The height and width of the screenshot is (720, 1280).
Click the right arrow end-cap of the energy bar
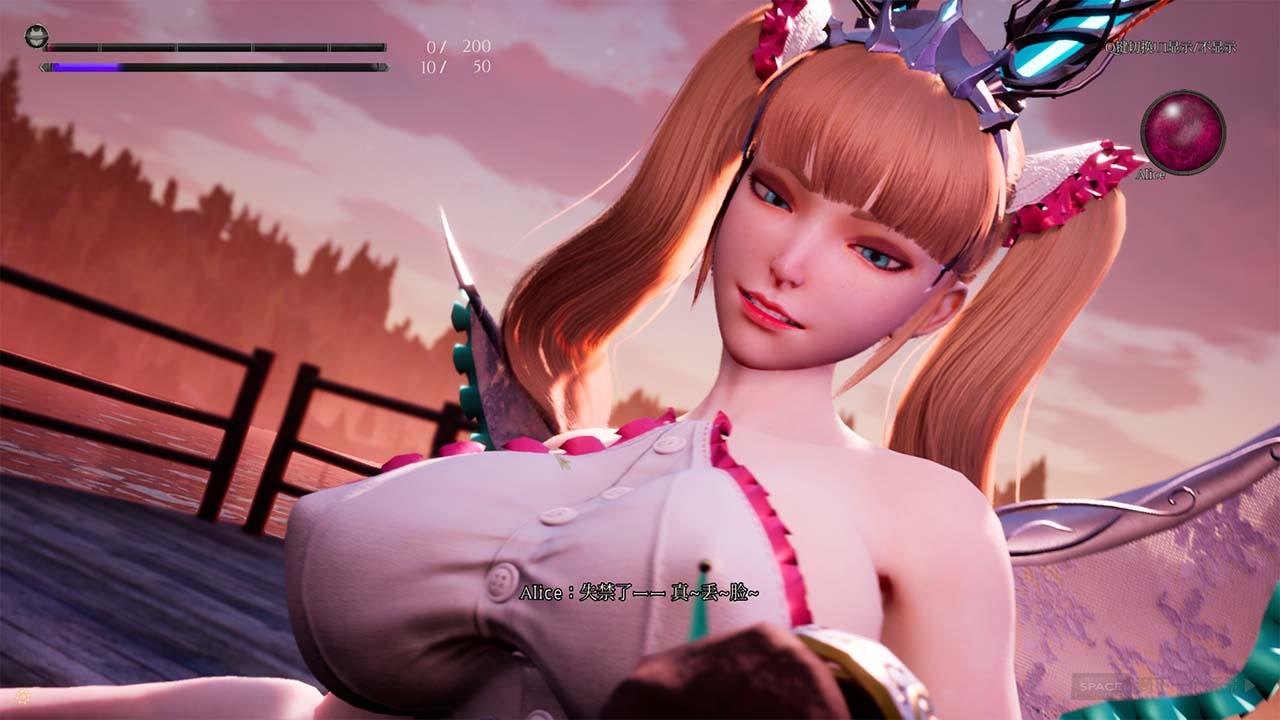point(383,66)
